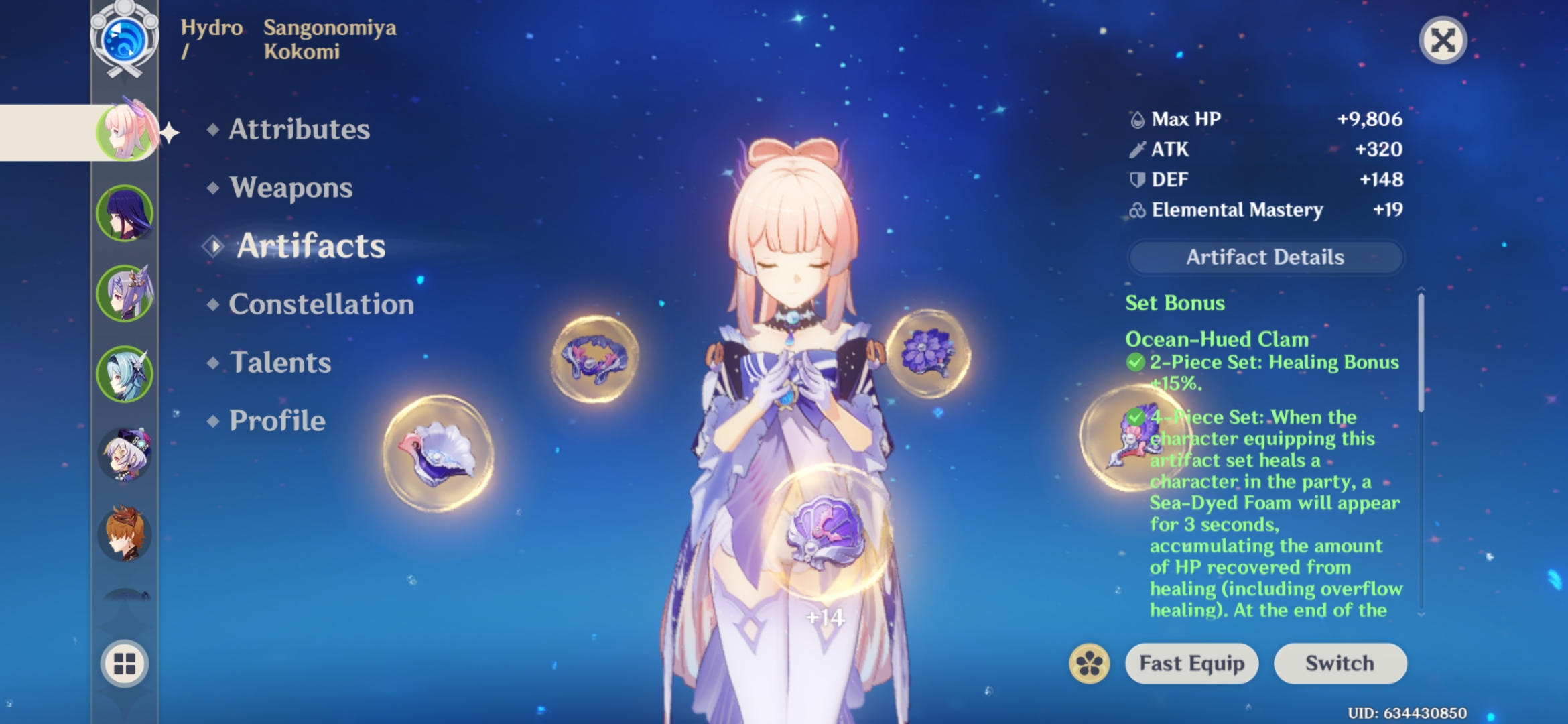Open the white shell goblet artifact orb
Image resolution: width=1568 pixels, height=724 pixels.
(436, 456)
